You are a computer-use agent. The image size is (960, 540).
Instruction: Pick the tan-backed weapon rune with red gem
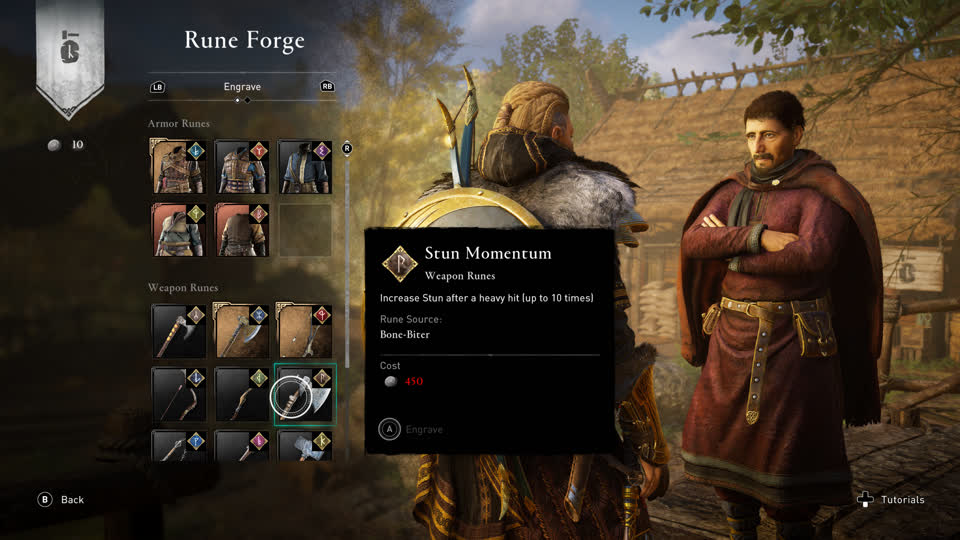point(305,331)
